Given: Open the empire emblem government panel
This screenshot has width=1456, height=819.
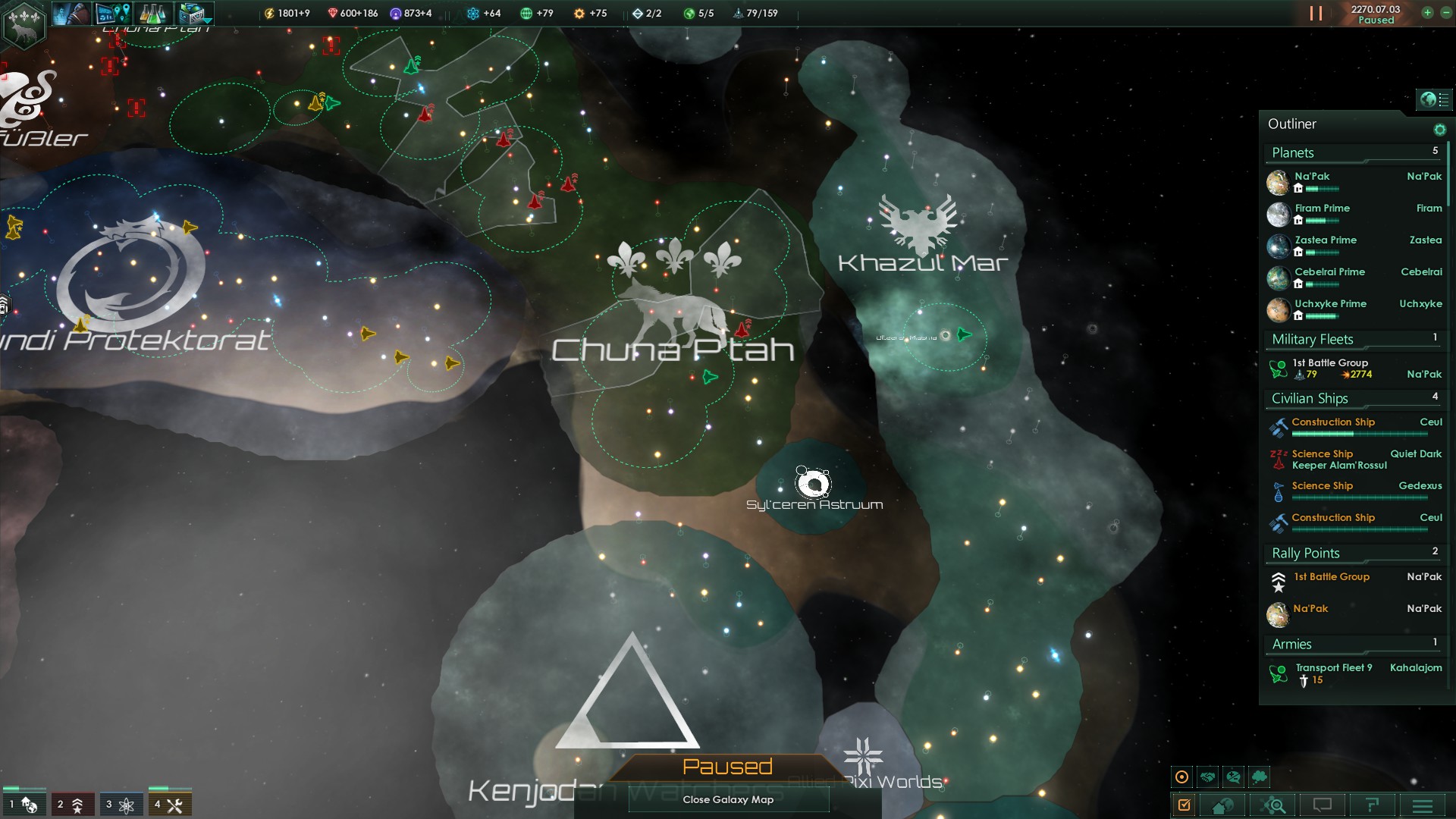Looking at the screenshot, I should (x=25, y=23).
